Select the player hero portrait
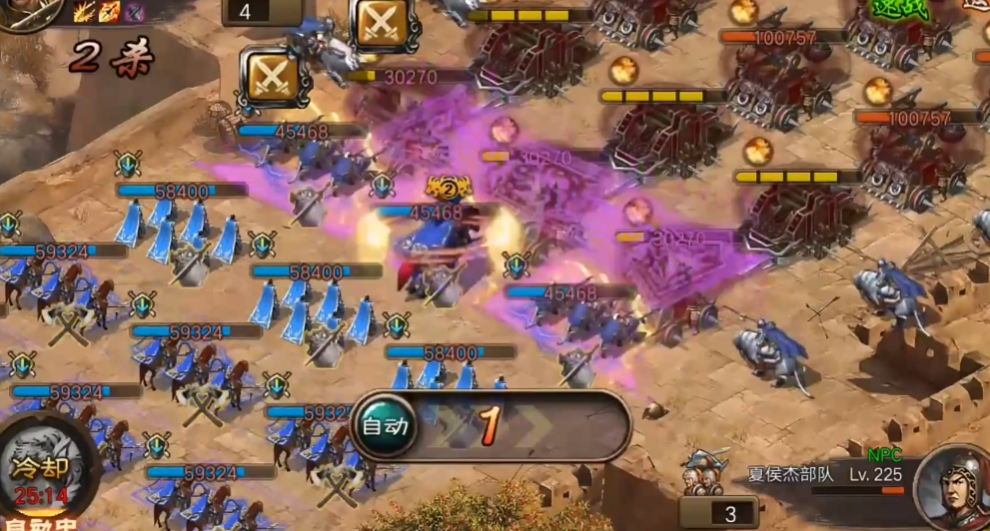 [30, 12]
